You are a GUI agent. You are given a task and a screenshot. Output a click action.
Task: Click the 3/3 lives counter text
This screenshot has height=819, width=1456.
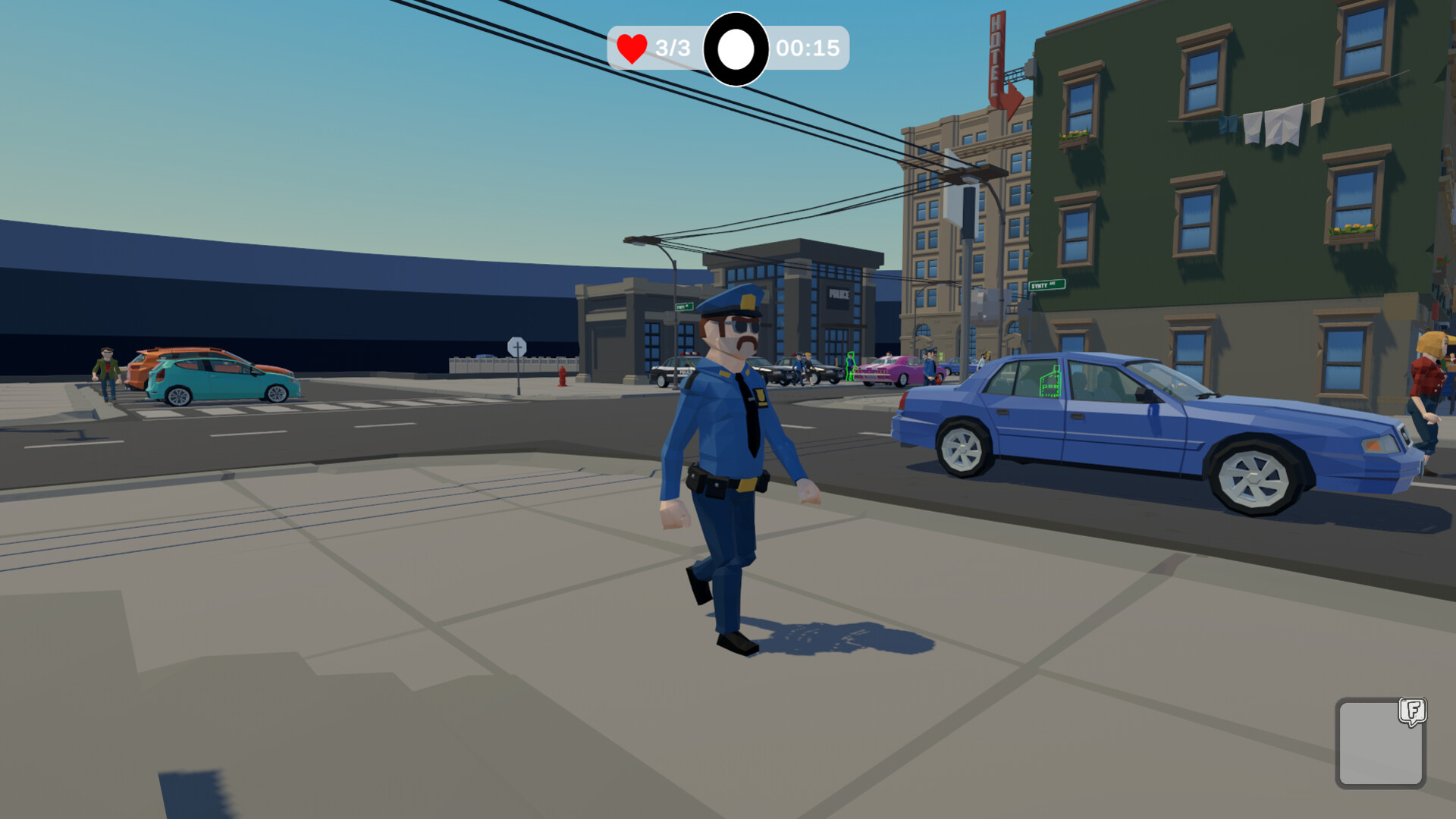(670, 49)
